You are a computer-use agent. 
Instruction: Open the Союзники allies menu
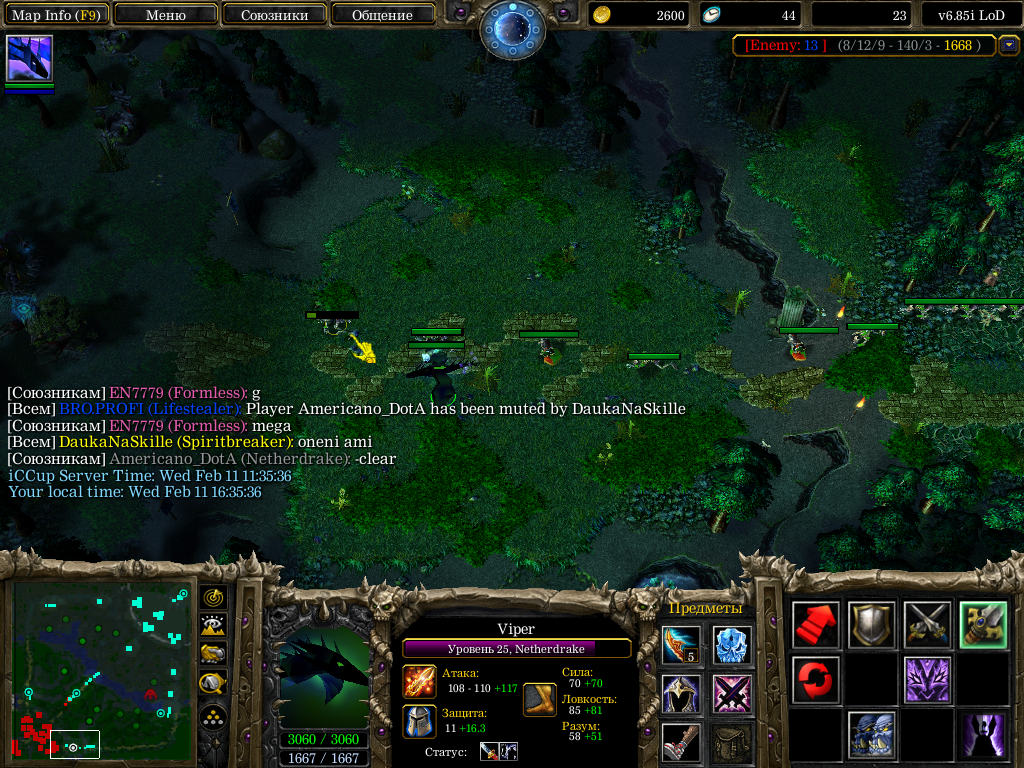coord(274,15)
